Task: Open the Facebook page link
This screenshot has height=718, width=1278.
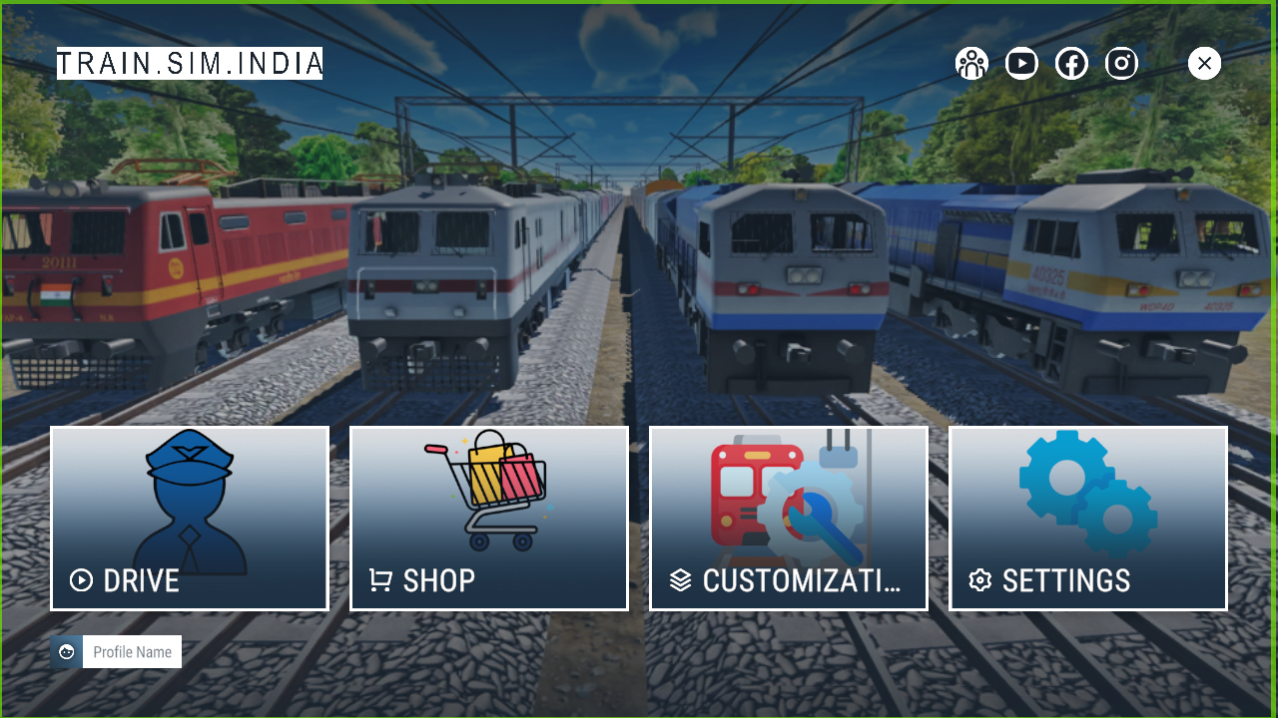Action: [x=1071, y=64]
